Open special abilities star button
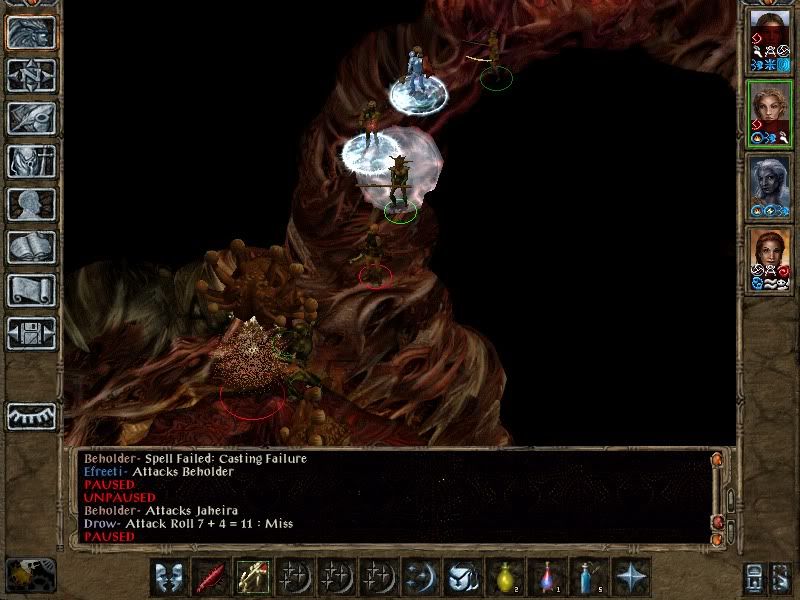Image resolution: width=800 pixels, height=600 pixels. pyautogui.click(x=630, y=578)
